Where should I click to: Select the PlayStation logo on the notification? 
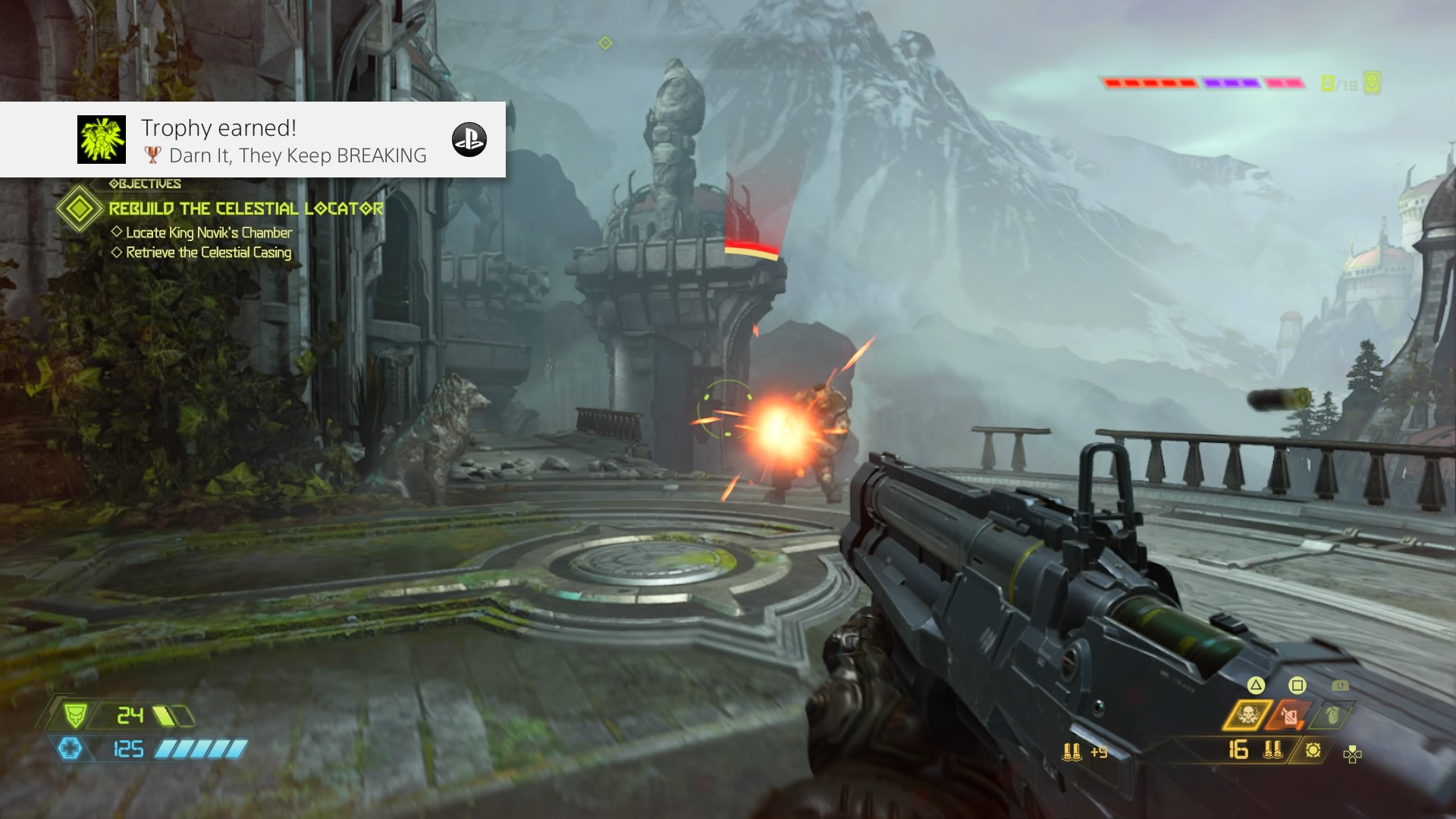pos(469,140)
